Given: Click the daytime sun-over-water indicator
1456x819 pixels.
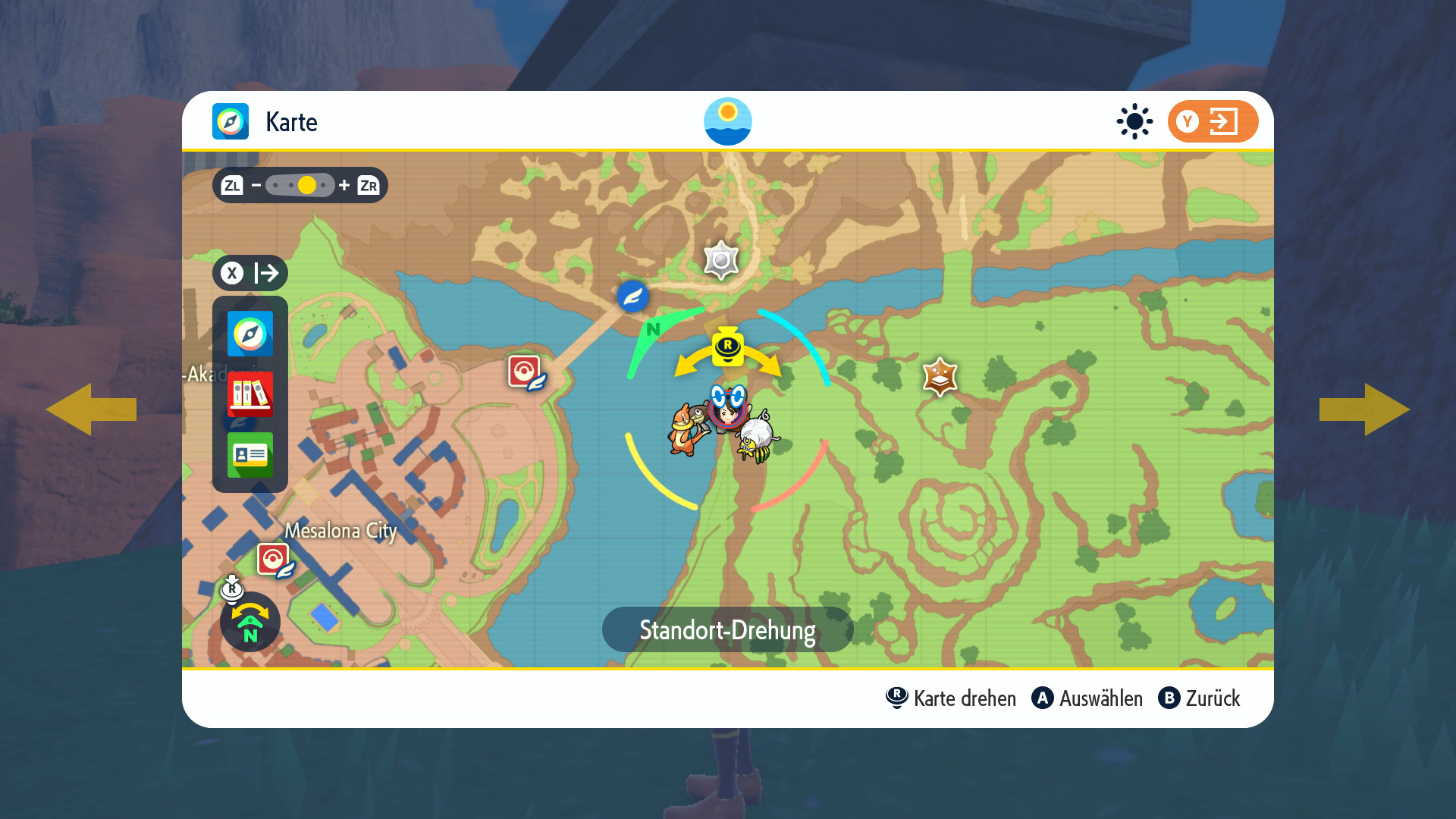Looking at the screenshot, I should pyautogui.click(x=727, y=121).
